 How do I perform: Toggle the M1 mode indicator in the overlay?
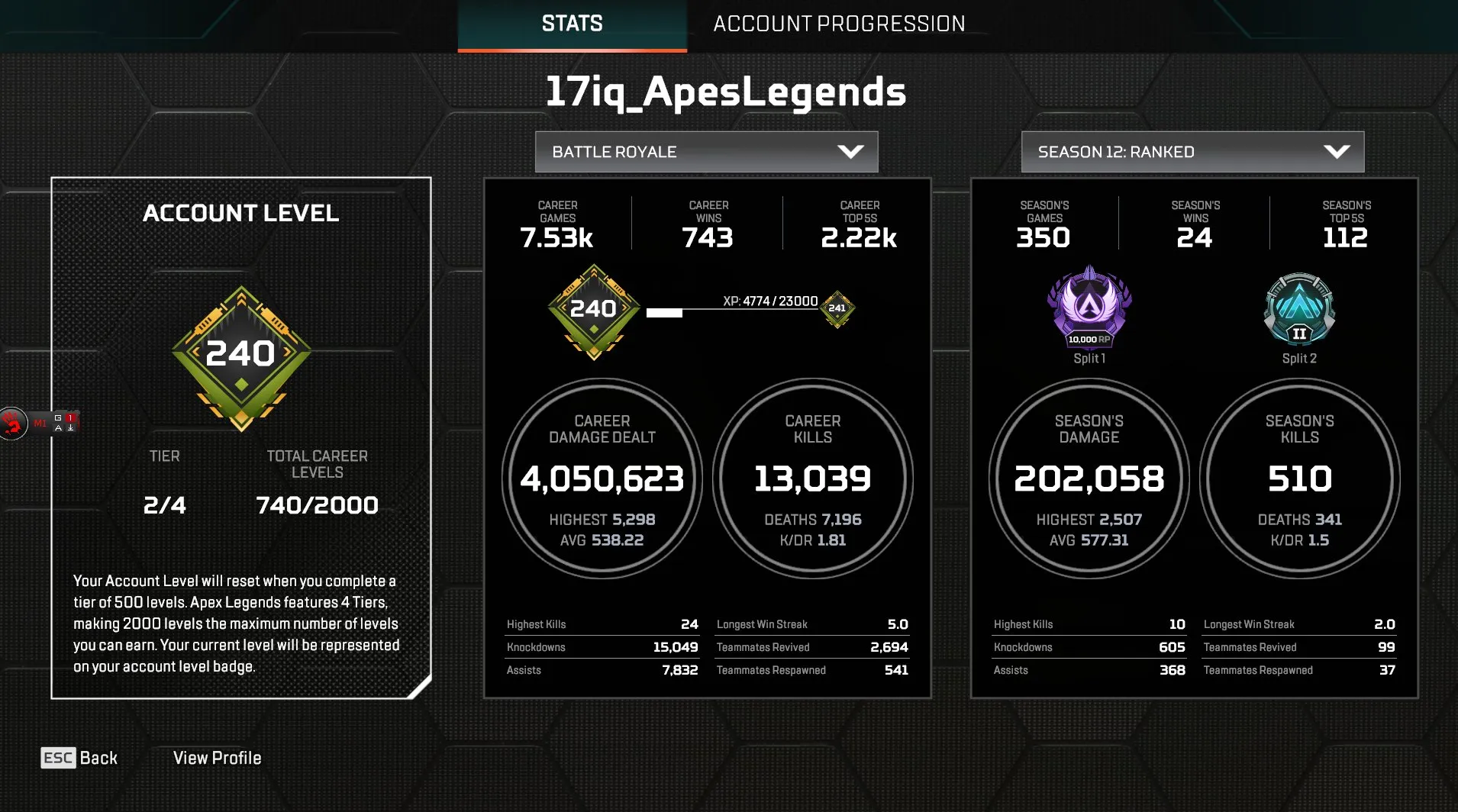point(40,424)
